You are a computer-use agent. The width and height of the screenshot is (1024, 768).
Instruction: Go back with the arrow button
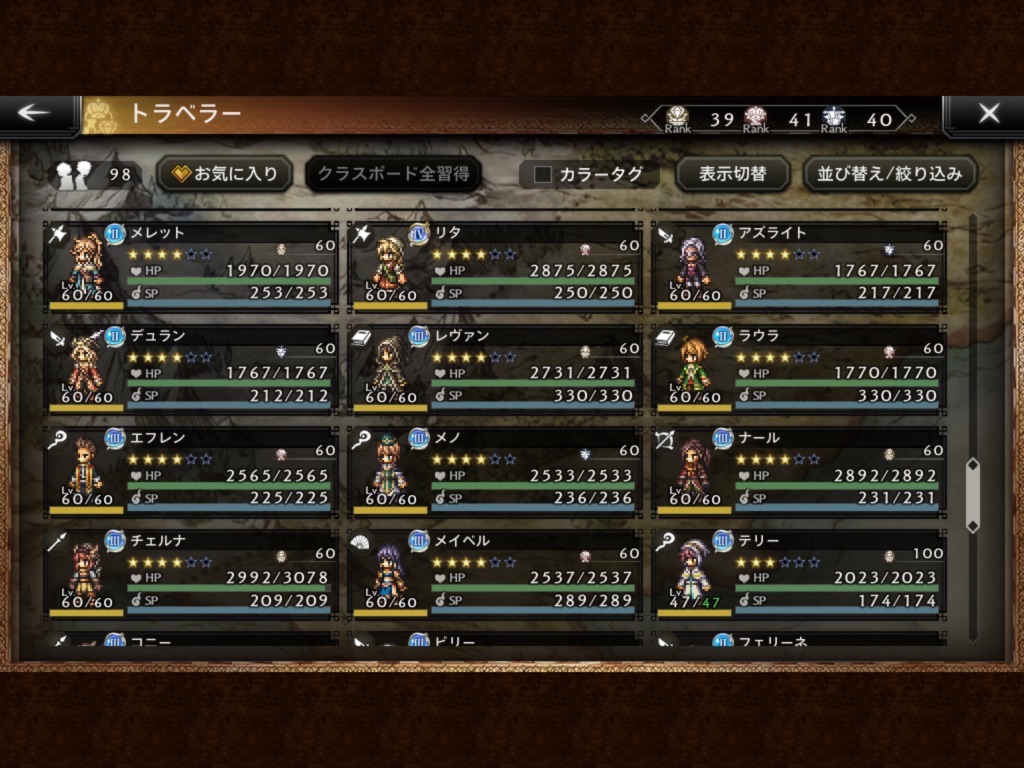34,113
